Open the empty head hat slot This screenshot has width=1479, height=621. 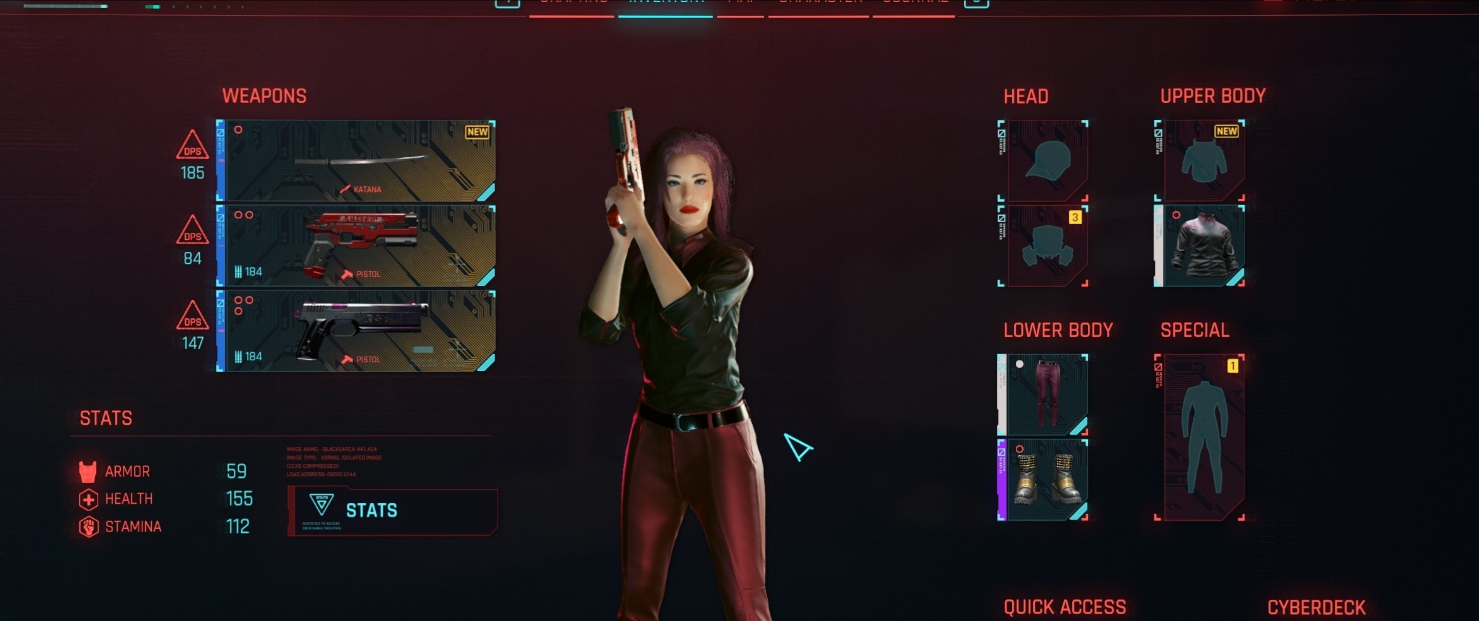pyautogui.click(x=1044, y=161)
